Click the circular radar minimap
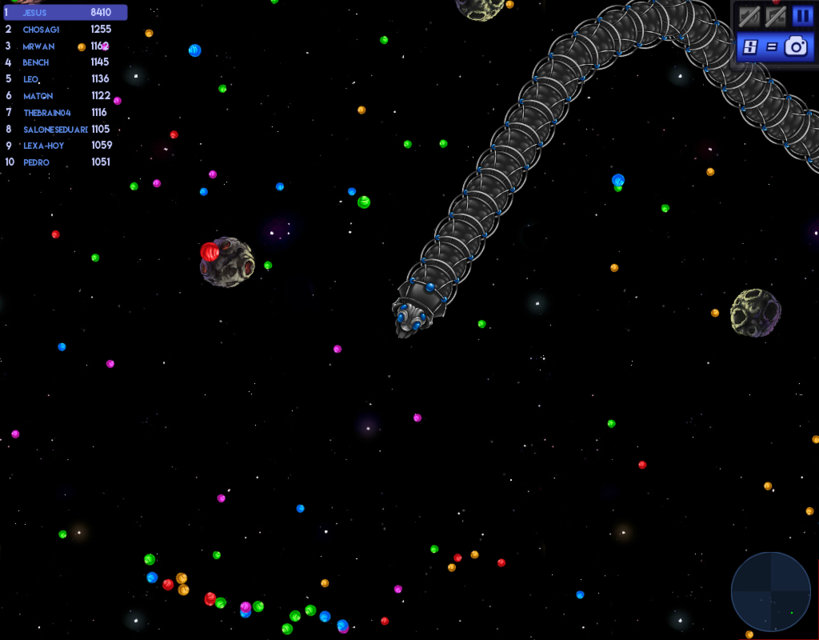 tap(771, 592)
